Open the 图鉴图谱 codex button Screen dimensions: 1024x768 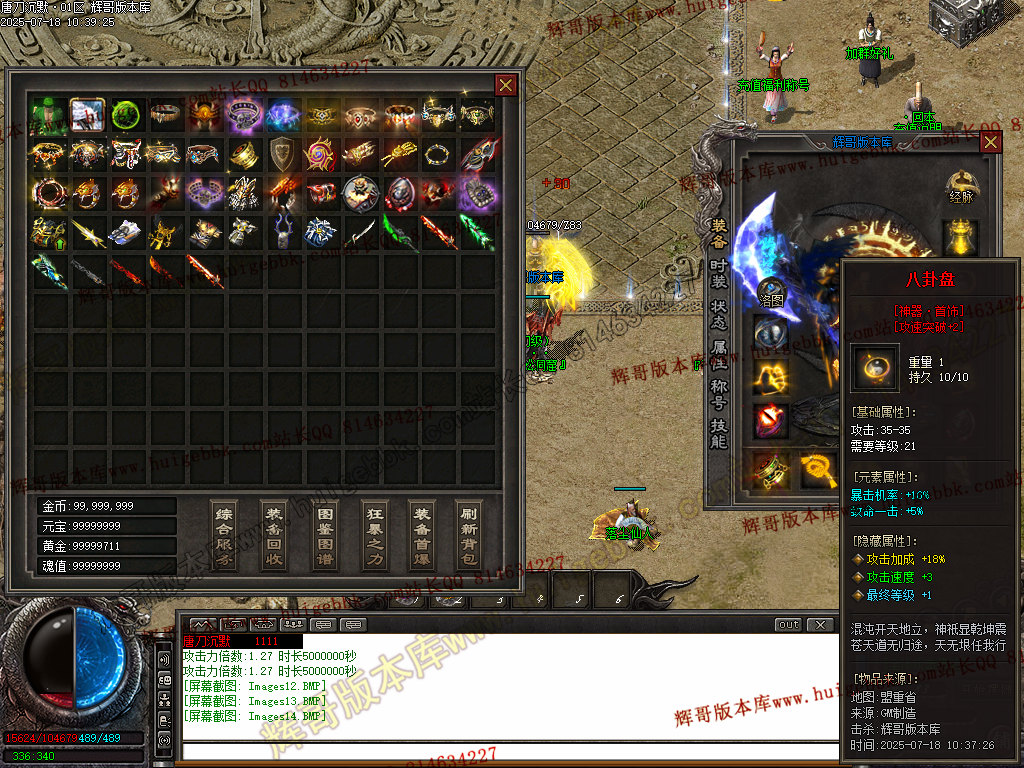click(x=324, y=535)
